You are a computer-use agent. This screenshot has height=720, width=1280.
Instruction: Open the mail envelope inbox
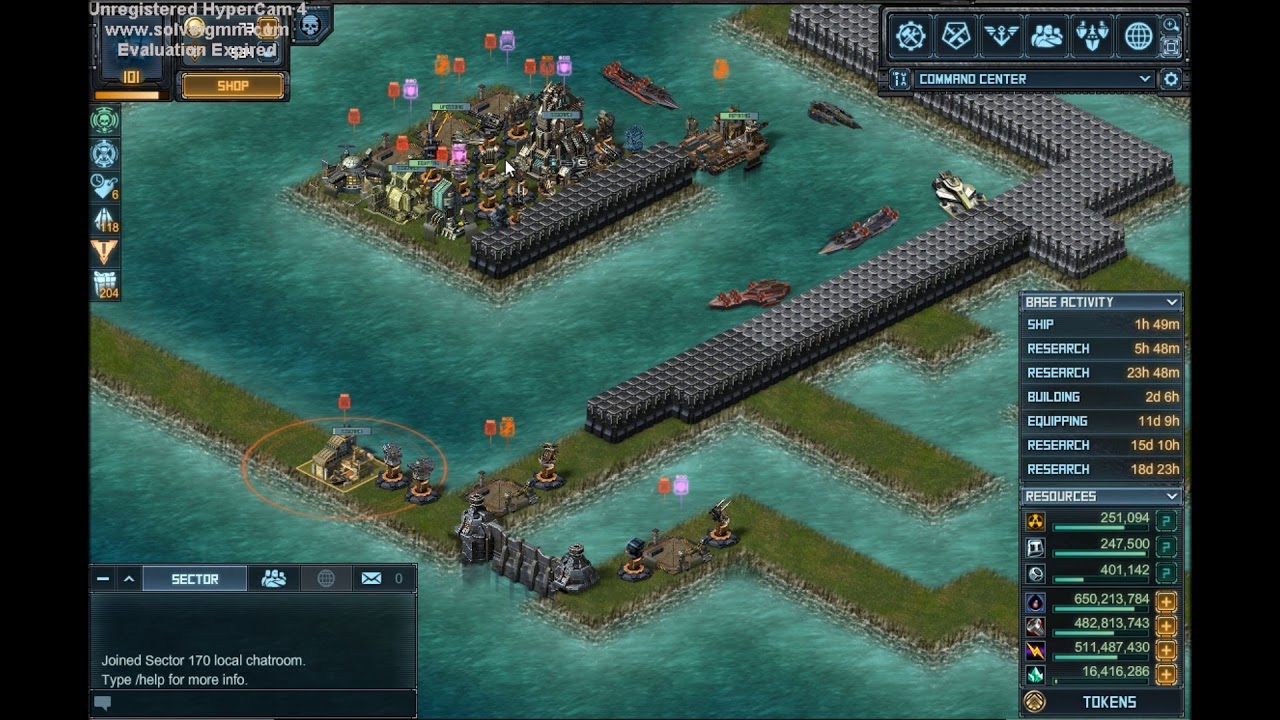[x=371, y=579]
